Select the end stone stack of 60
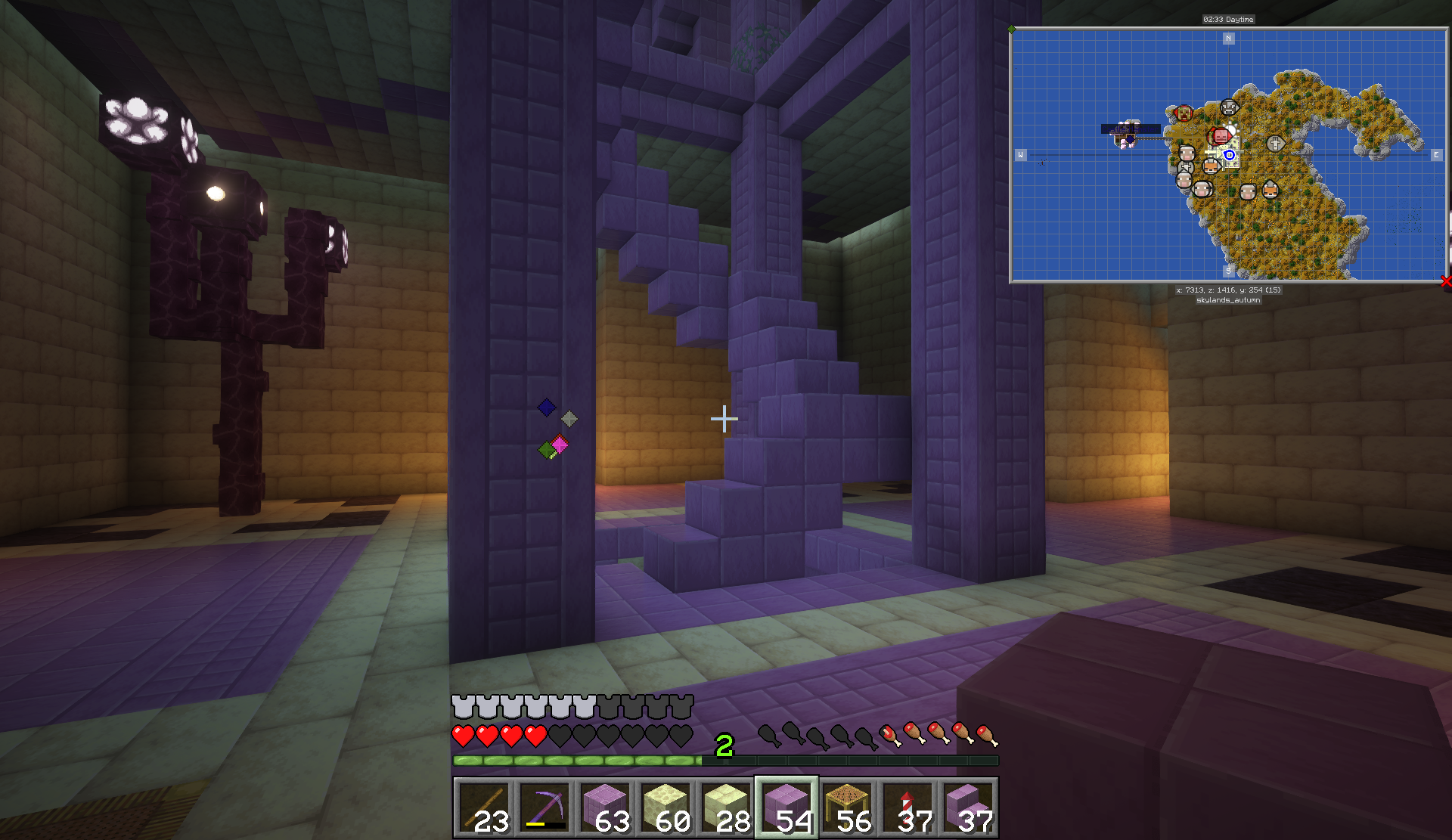Image resolution: width=1452 pixels, height=840 pixels. tap(665, 807)
